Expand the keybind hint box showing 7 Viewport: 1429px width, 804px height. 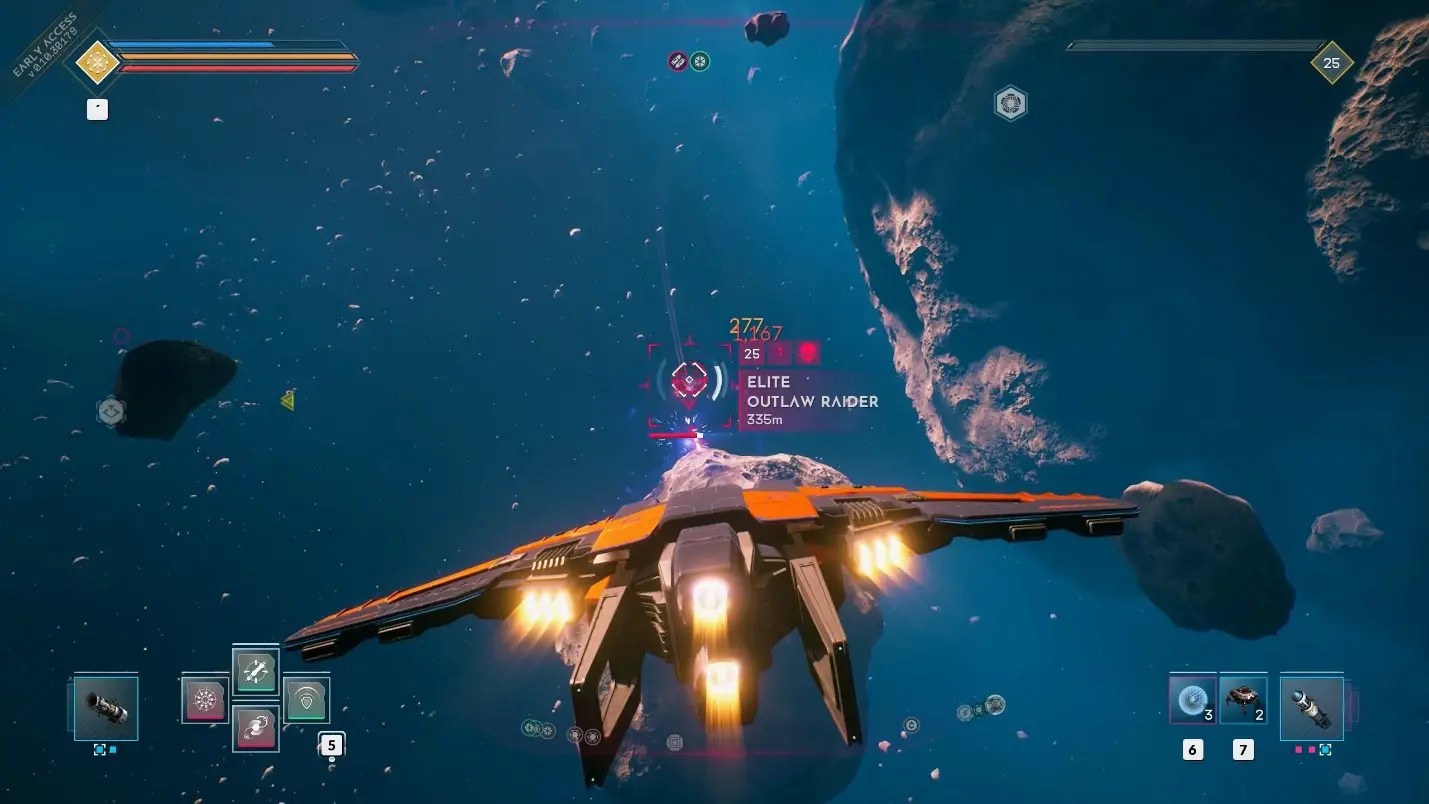[x=1242, y=750]
